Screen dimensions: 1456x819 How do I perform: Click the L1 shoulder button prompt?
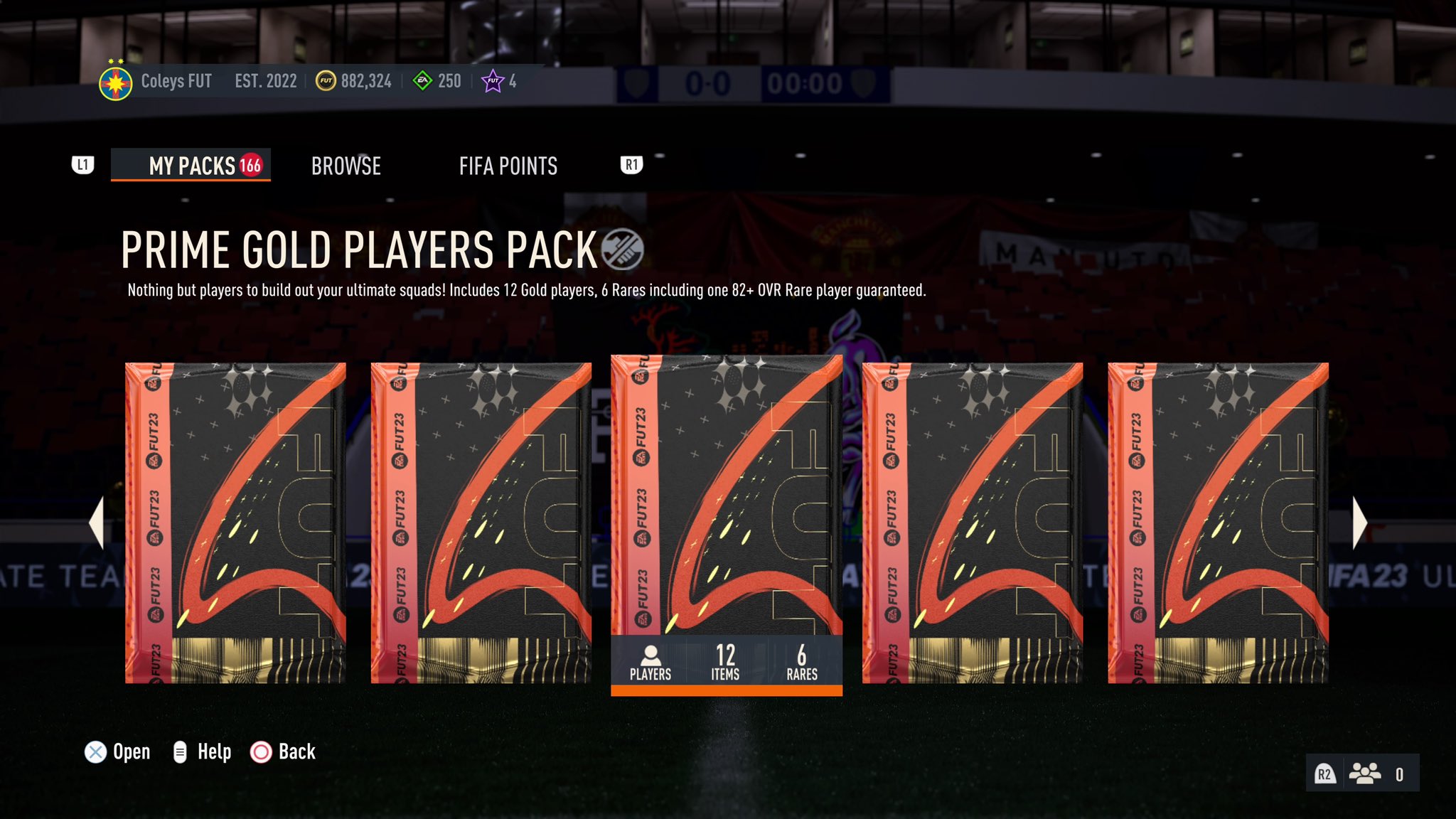click(83, 164)
